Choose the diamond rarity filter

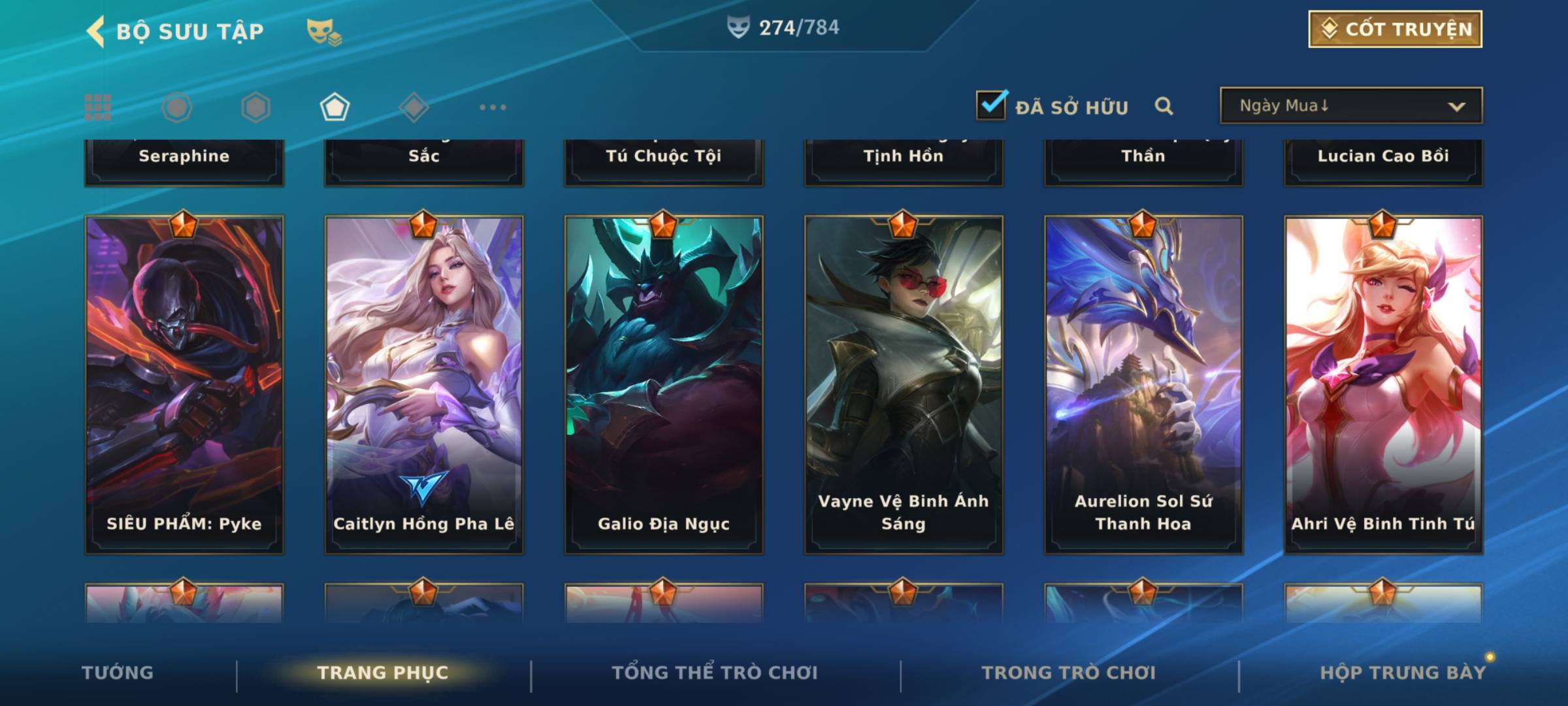pos(414,107)
